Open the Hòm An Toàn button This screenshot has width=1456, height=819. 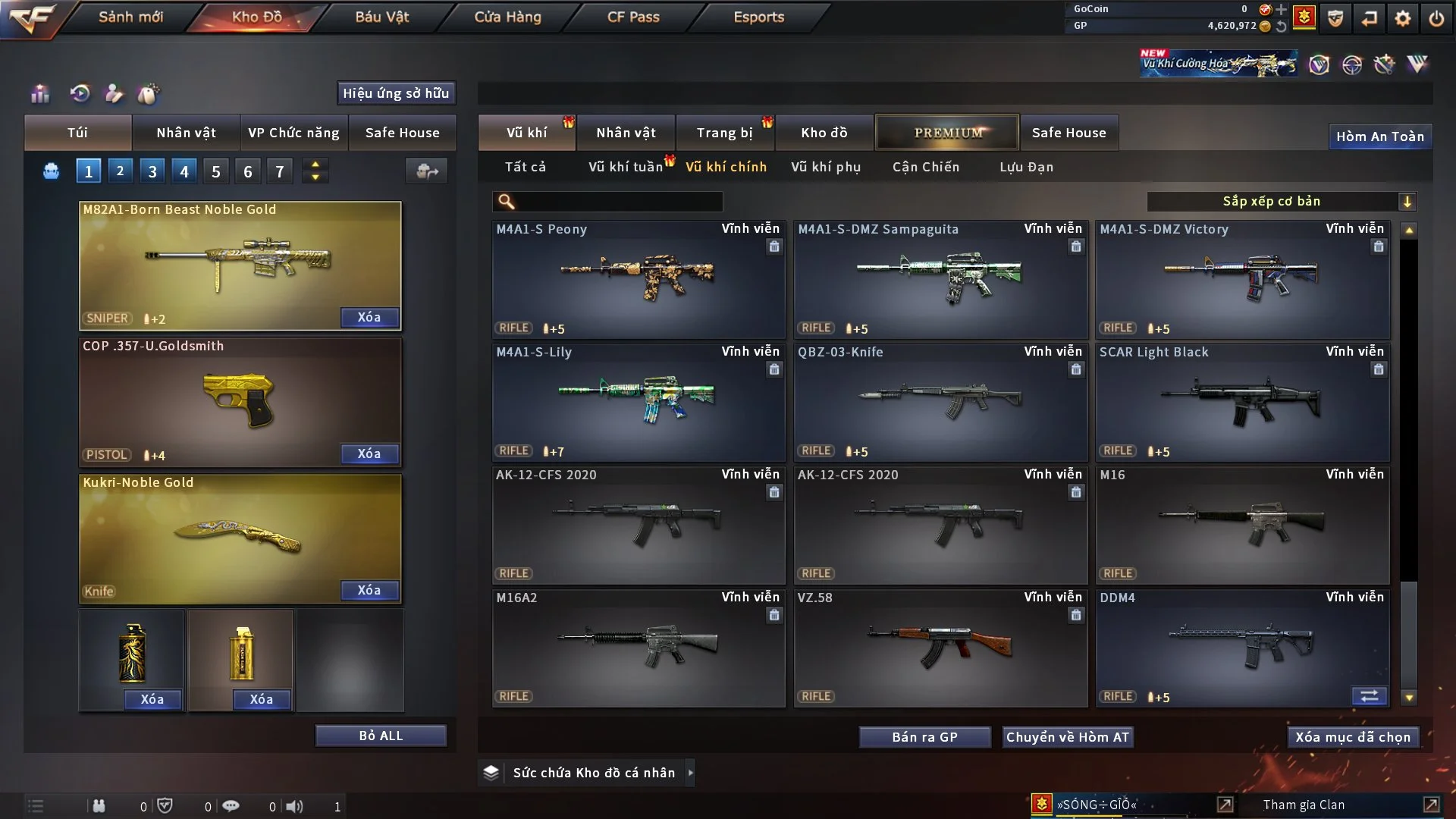[1379, 137]
